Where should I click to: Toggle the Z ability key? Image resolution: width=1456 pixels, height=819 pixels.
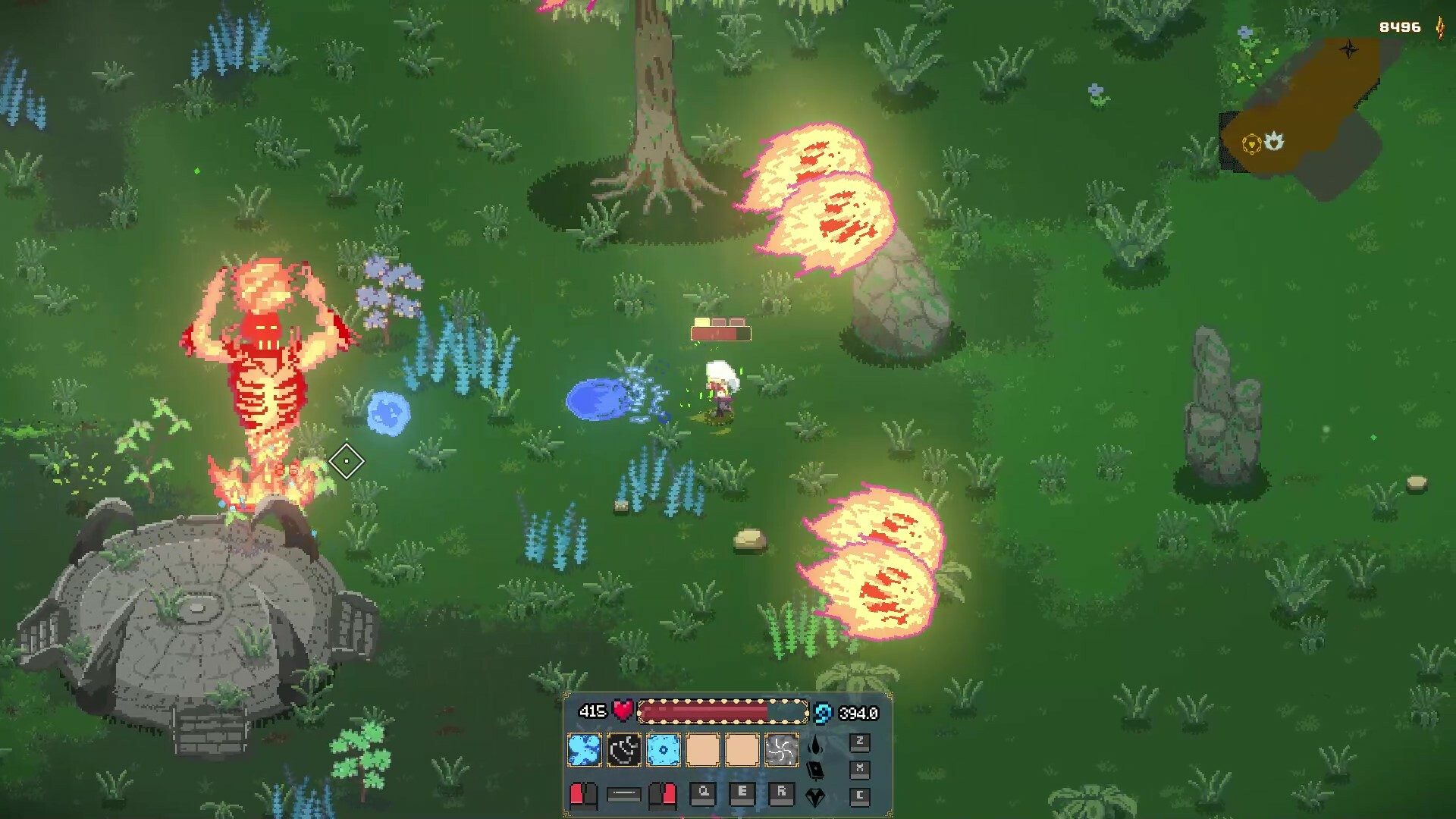pos(861,742)
